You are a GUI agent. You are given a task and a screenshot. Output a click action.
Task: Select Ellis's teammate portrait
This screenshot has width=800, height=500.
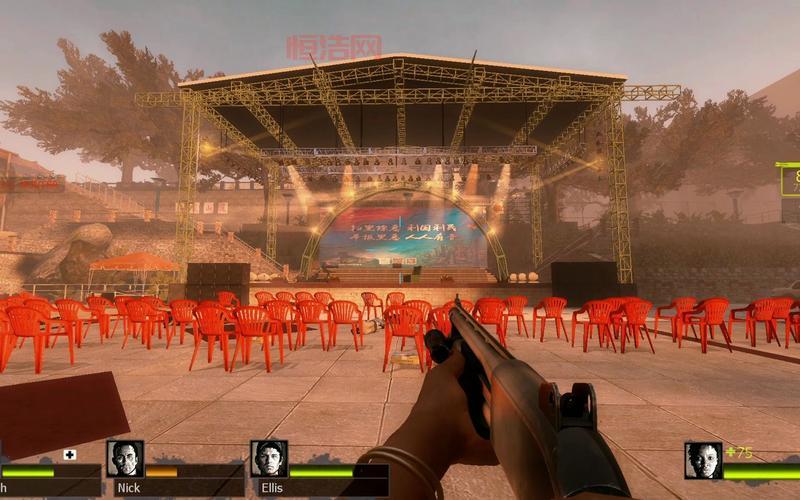269,459
